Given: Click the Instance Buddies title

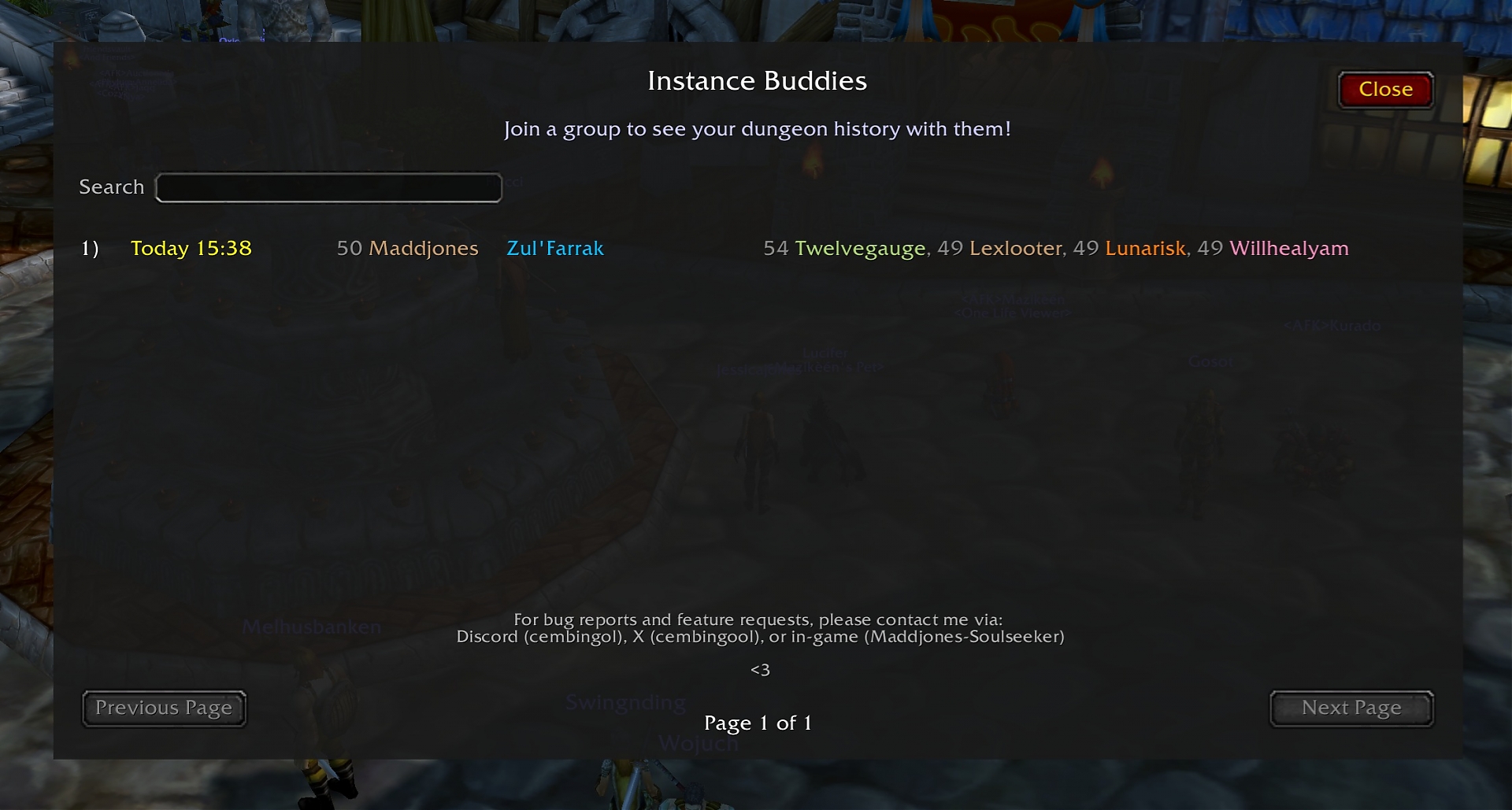Looking at the screenshot, I should point(757,80).
